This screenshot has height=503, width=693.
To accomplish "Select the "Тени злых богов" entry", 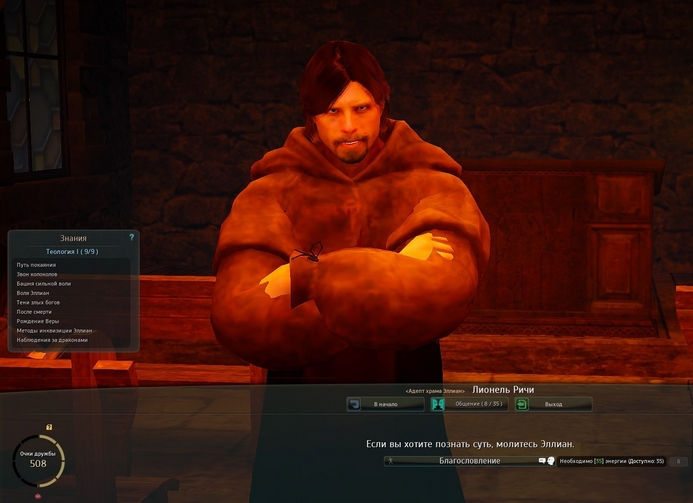I will point(38,302).
